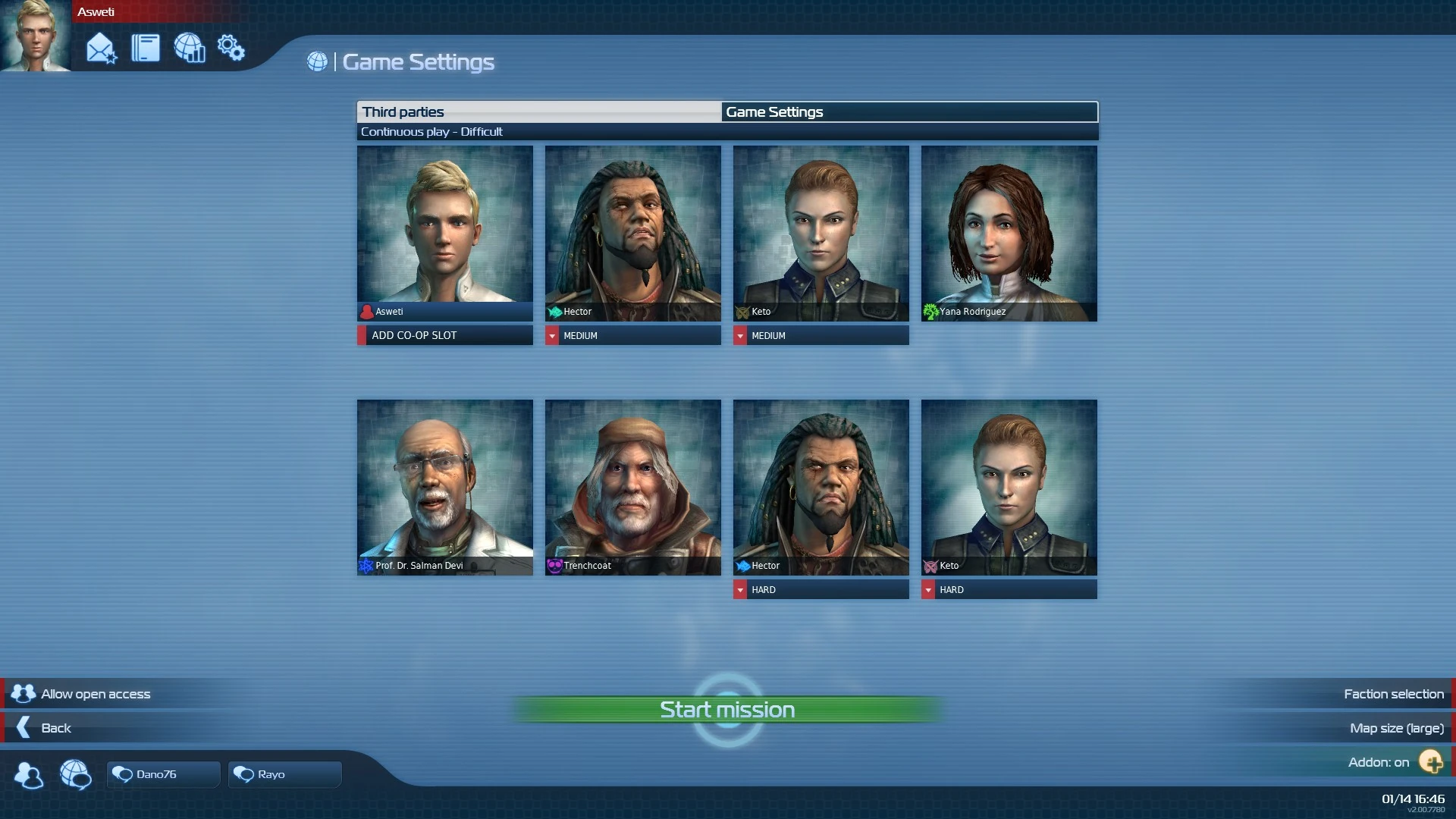Change Map size (large) setting
The width and height of the screenshot is (1456, 819).
1396,728
